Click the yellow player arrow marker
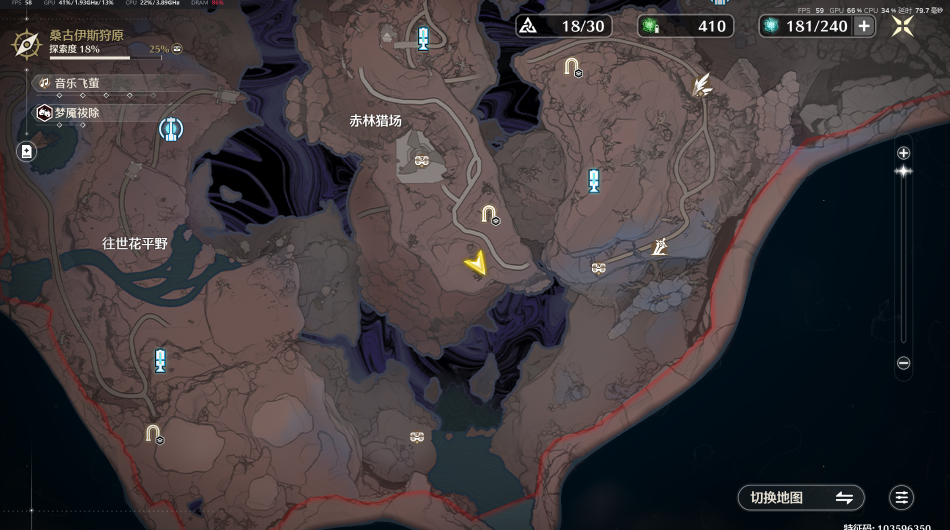The height and width of the screenshot is (530, 950). (476, 263)
